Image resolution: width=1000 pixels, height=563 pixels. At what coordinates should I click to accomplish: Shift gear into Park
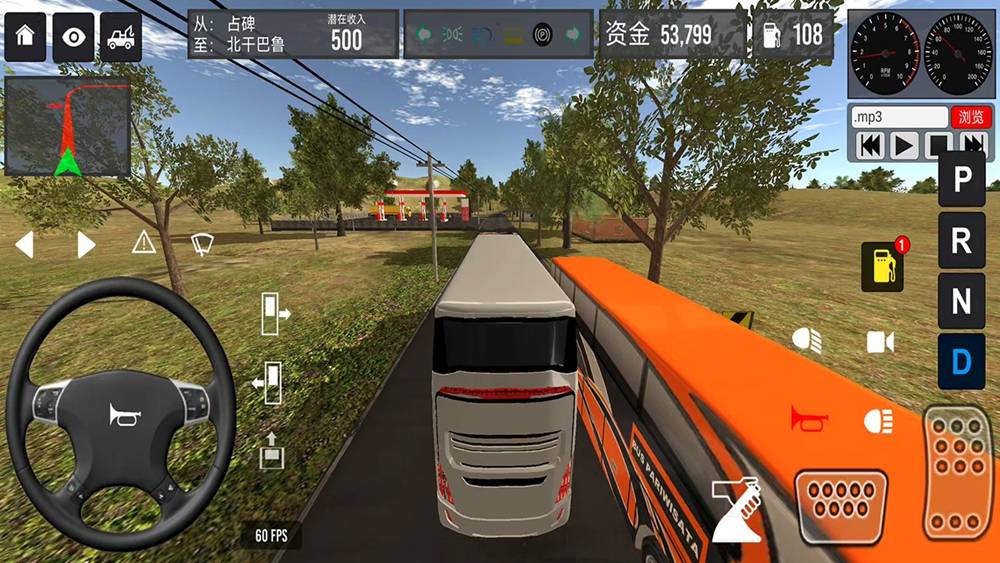(x=961, y=180)
